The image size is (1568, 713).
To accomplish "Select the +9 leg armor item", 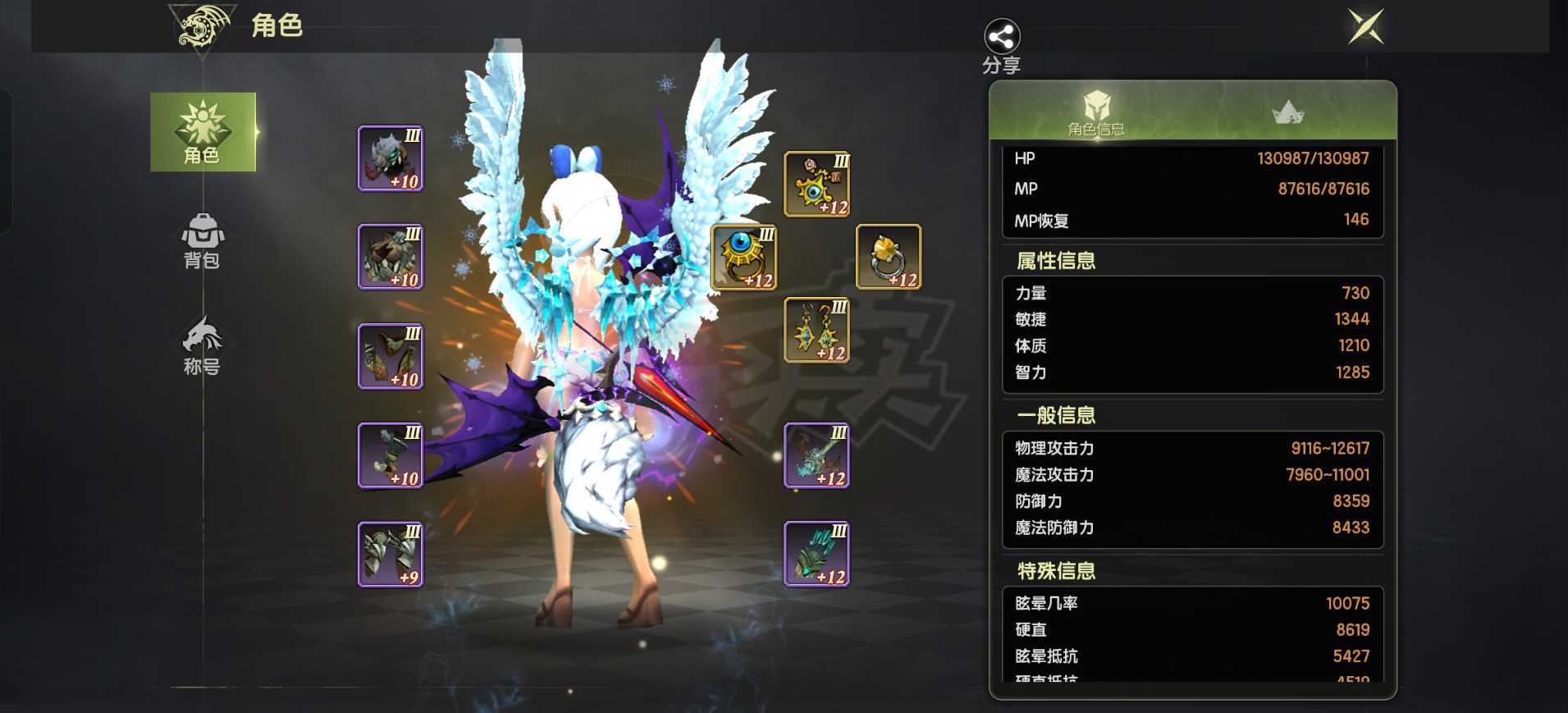I will [390, 555].
